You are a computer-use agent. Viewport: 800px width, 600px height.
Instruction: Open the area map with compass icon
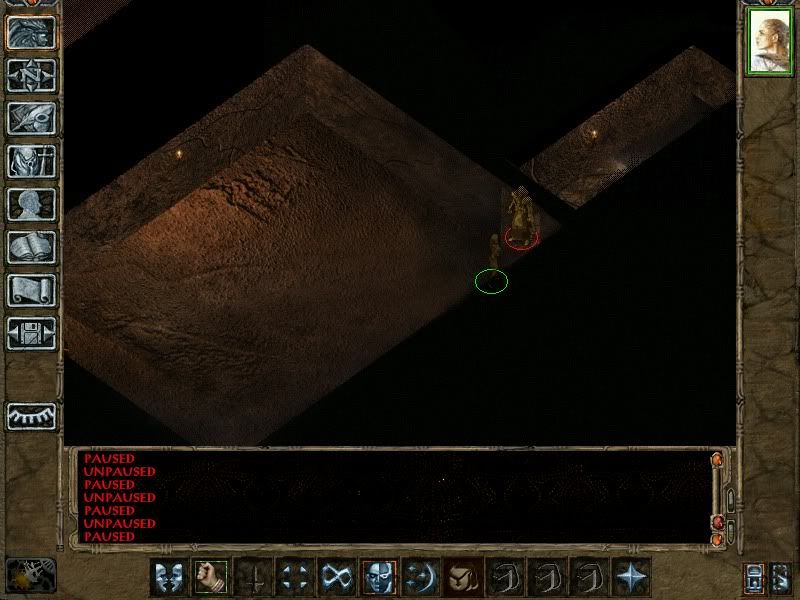(31, 75)
